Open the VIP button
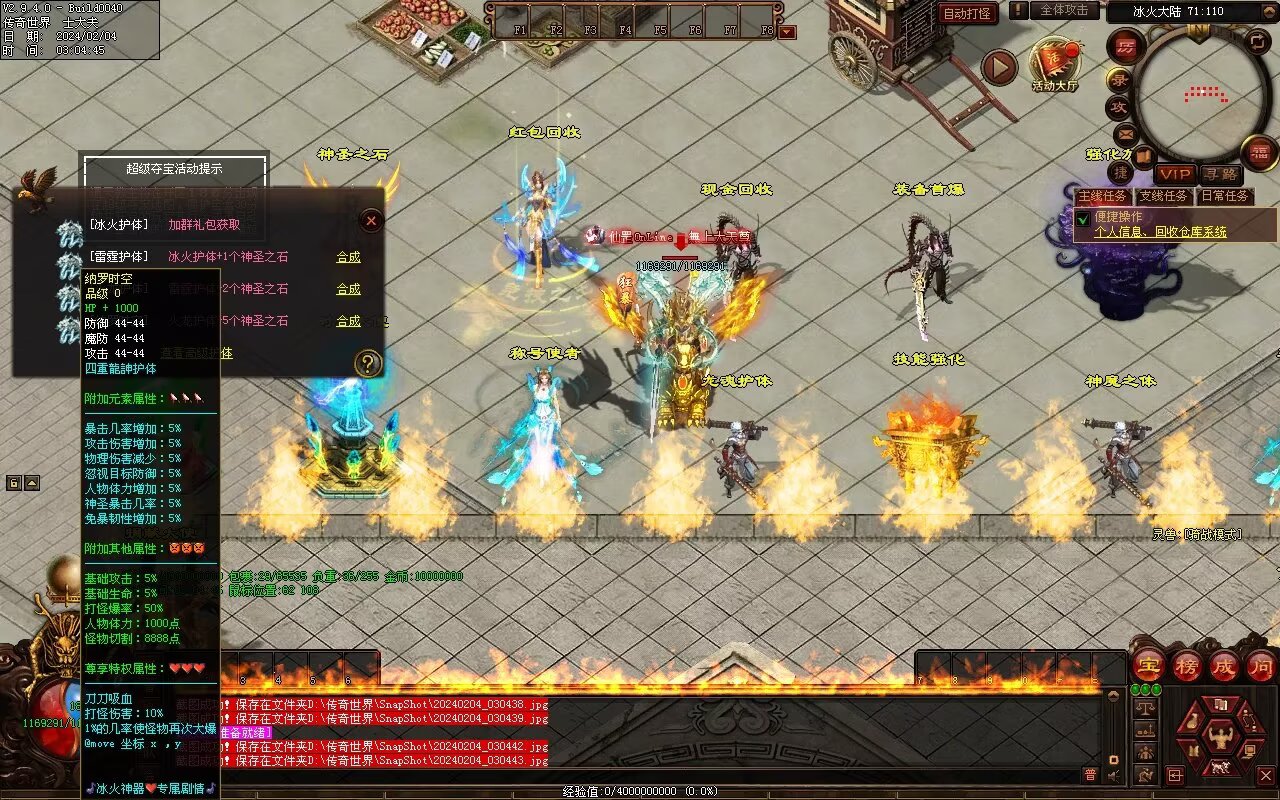Image resolution: width=1280 pixels, height=800 pixels. pos(1176,175)
